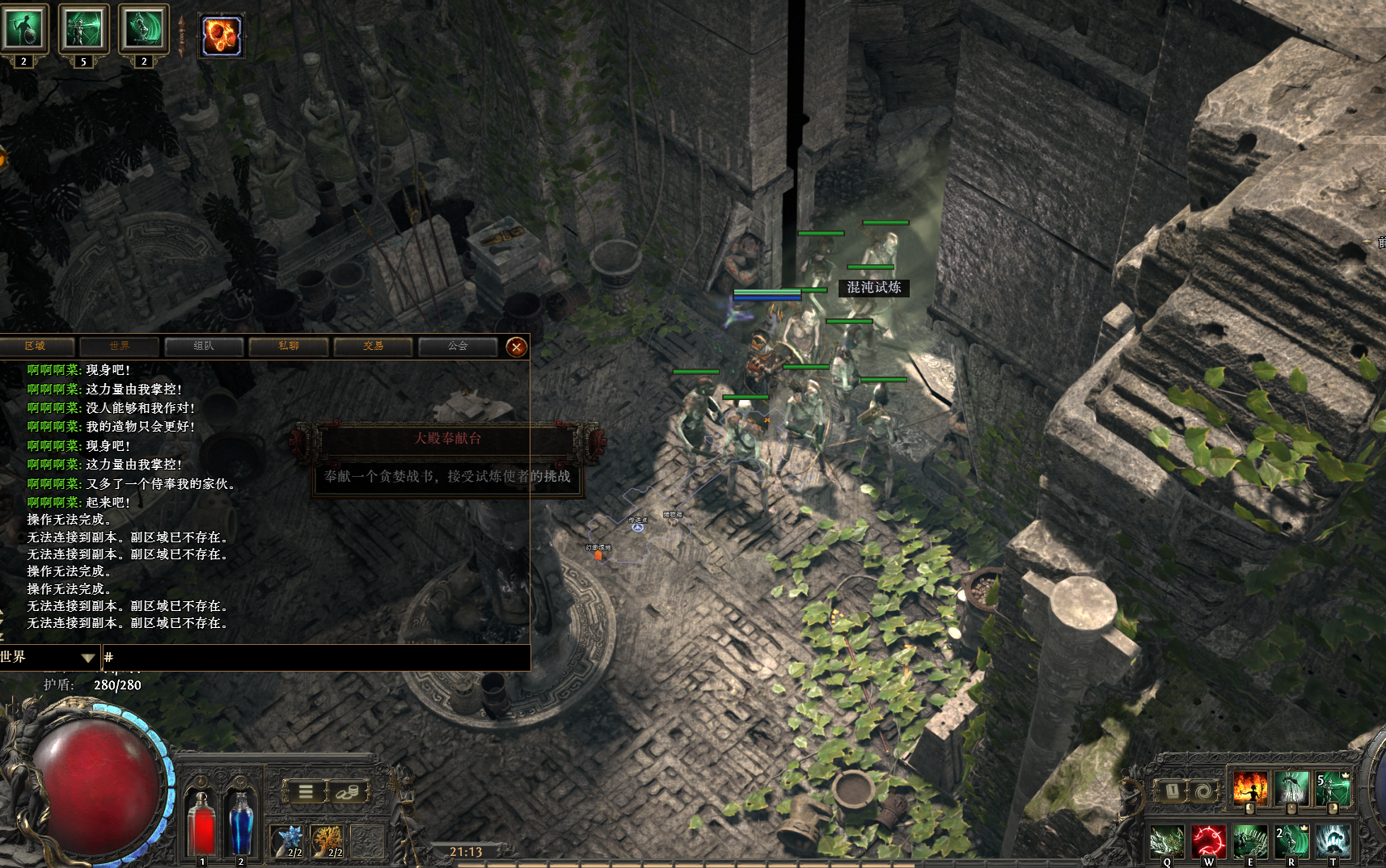
Task: Select the icy blue frost skill
Action: 1333,842
